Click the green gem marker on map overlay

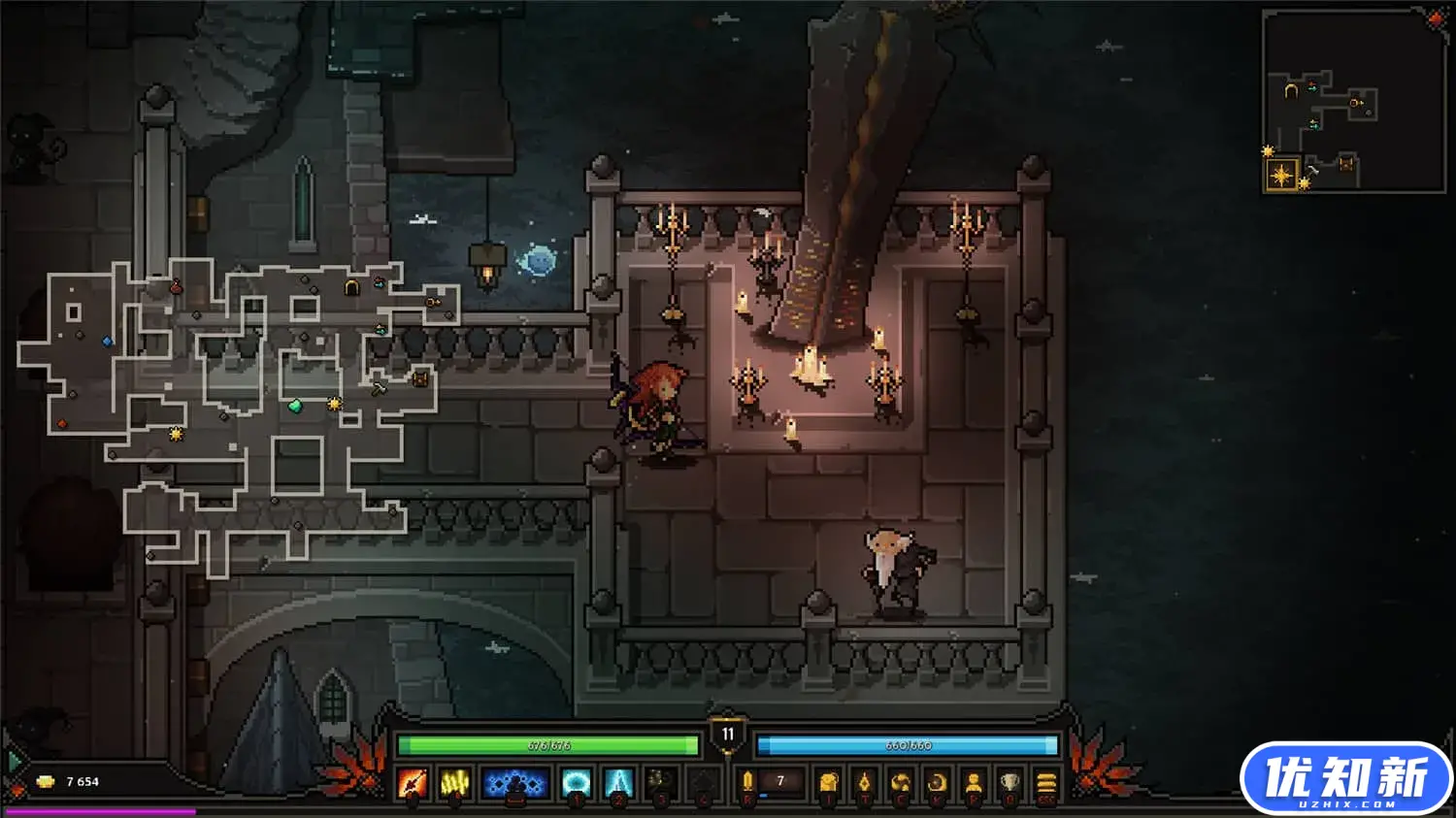pyautogui.click(x=295, y=407)
